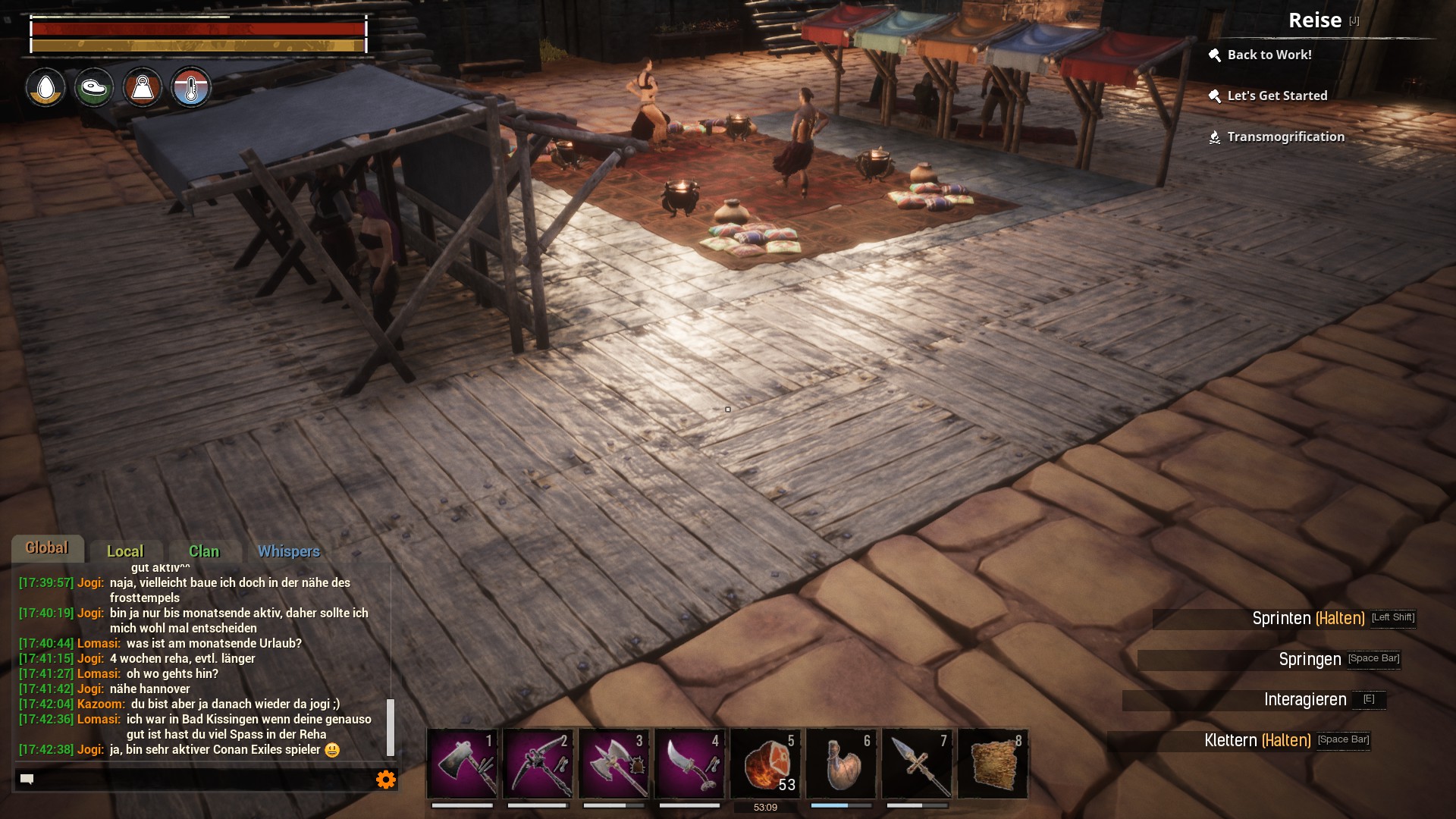Screen dimensions: 1456x819
Task: Click the temperature thermometer status icon
Action: 190,88
